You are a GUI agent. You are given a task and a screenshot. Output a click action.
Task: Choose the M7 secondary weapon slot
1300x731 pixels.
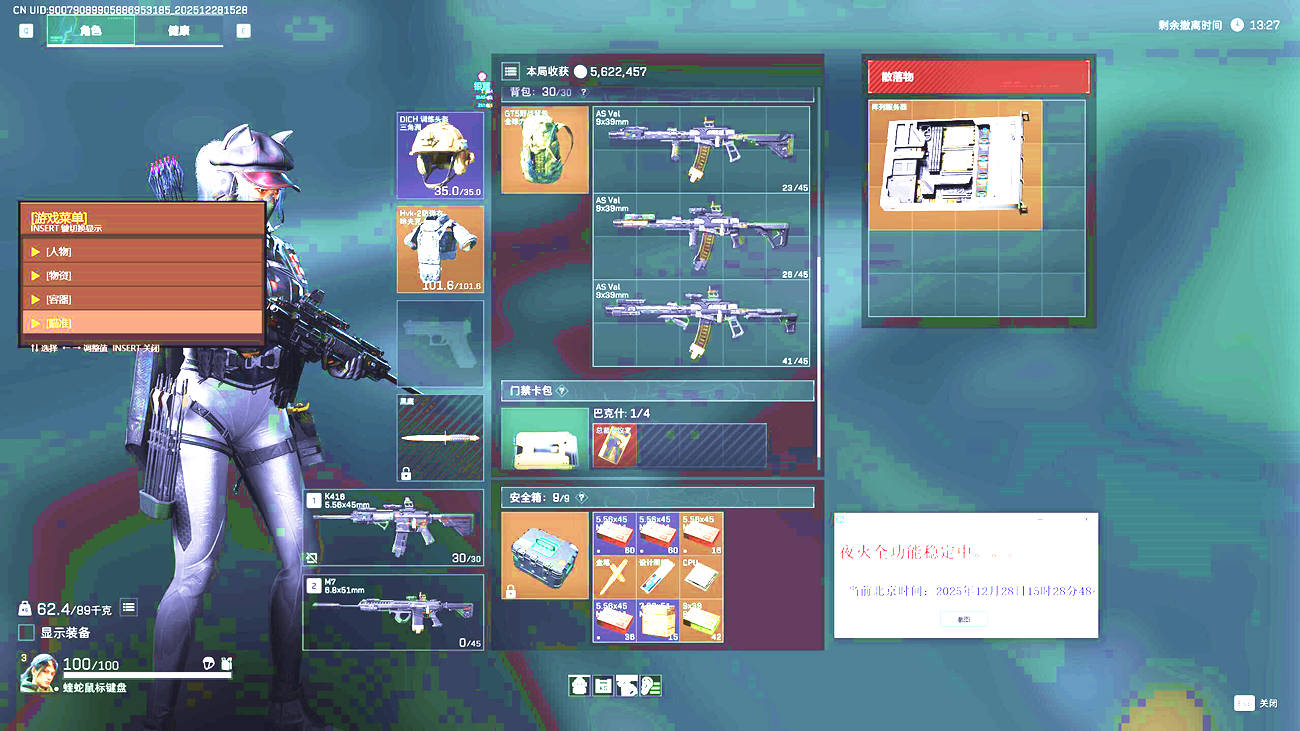393,612
